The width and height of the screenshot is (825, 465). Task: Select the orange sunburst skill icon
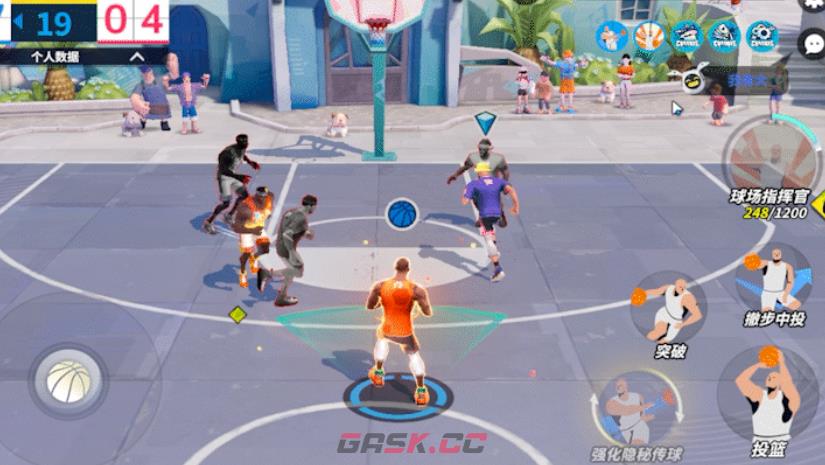tap(648, 36)
